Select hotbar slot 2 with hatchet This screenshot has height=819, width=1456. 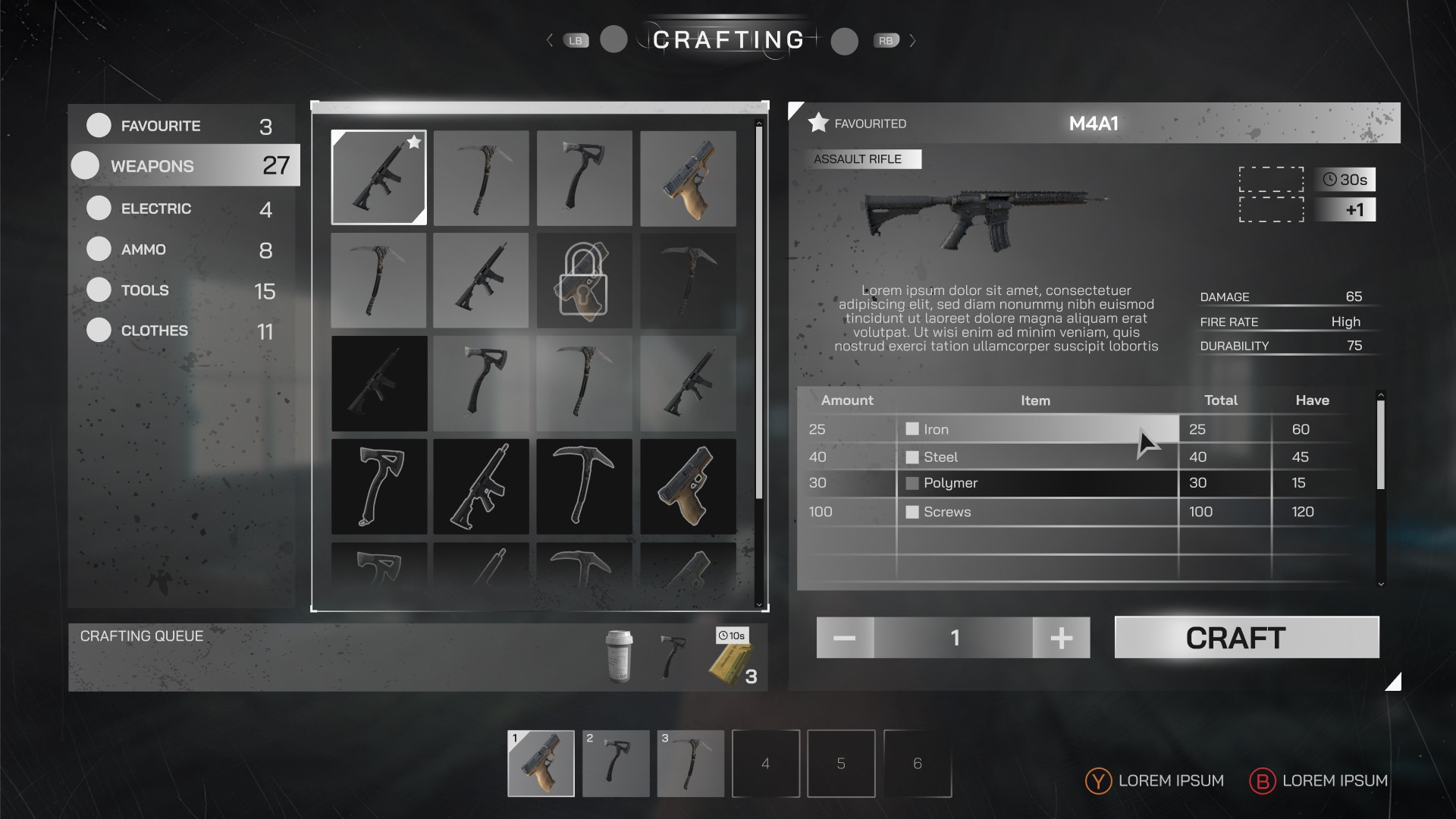(x=616, y=763)
